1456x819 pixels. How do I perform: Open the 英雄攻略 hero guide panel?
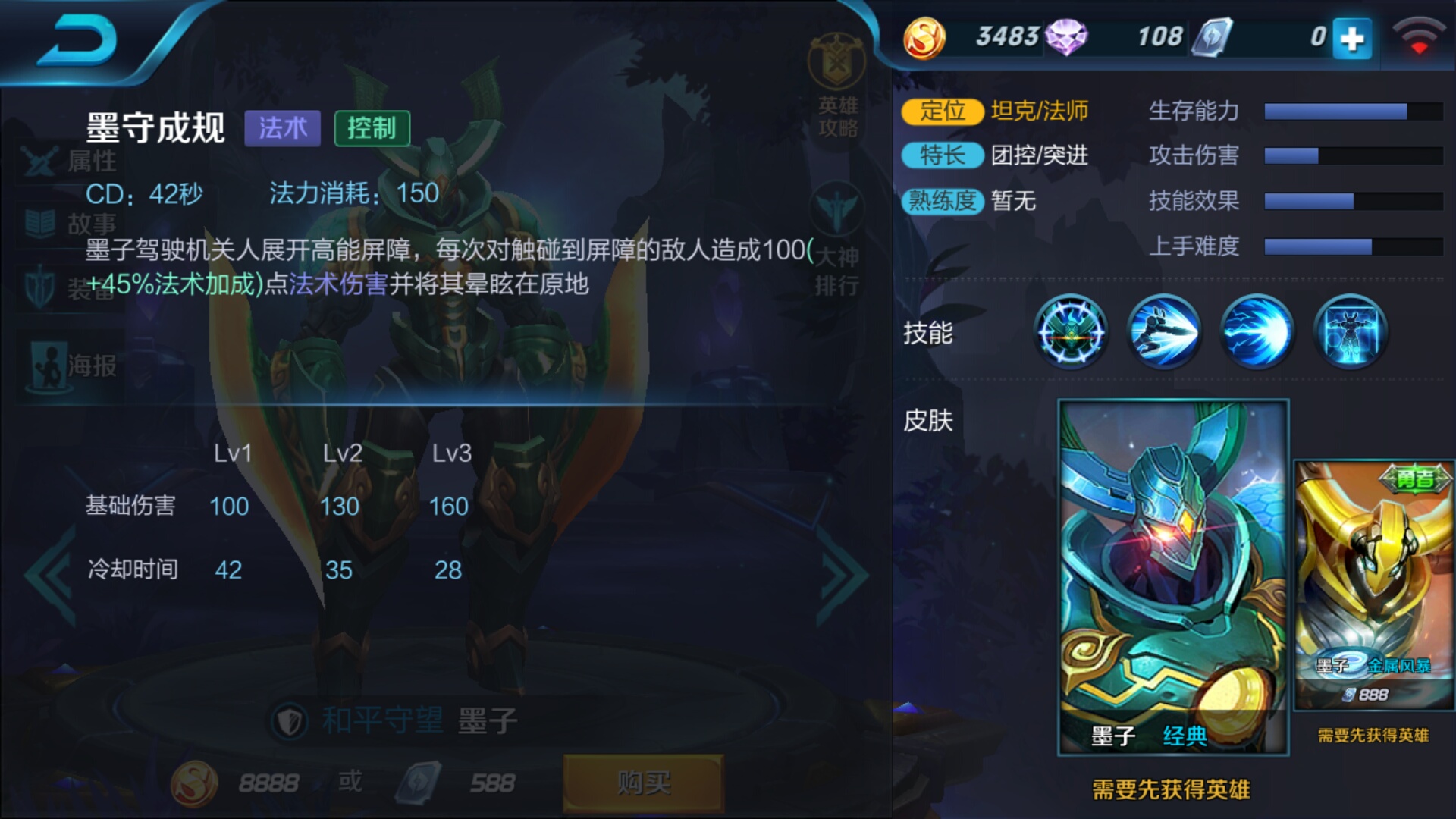(x=838, y=83)
